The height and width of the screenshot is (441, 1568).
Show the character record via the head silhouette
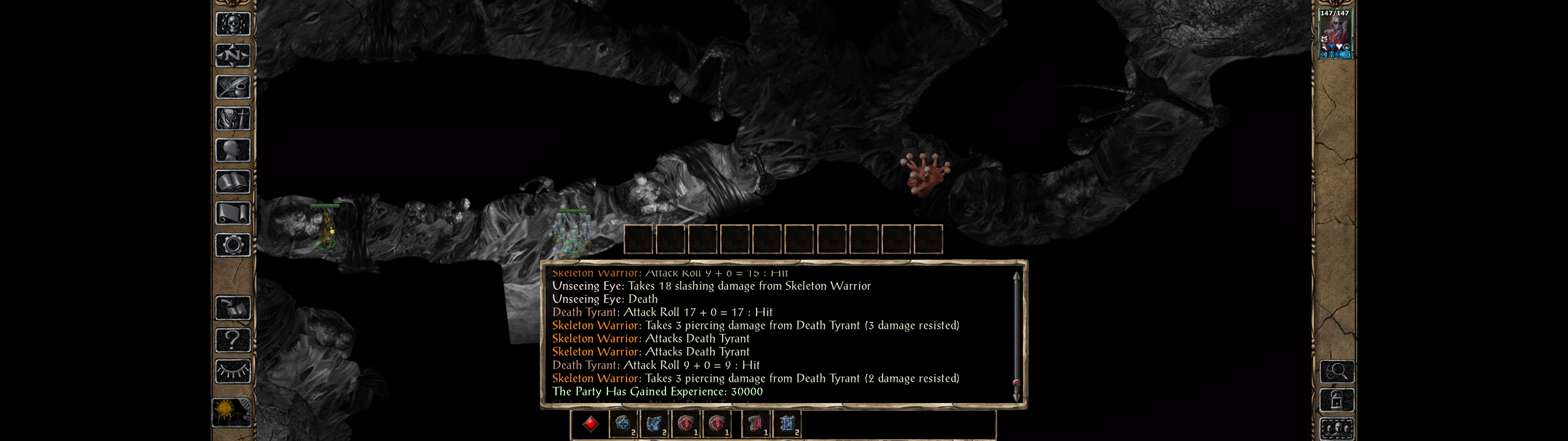[232, 150]
